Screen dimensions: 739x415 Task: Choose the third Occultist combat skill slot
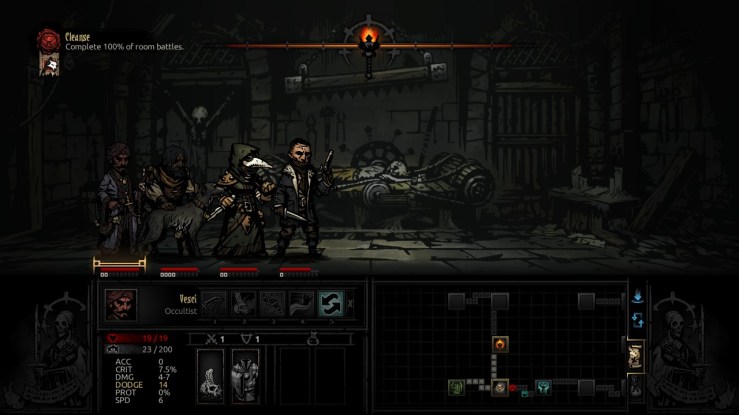[x=273, y=303]
